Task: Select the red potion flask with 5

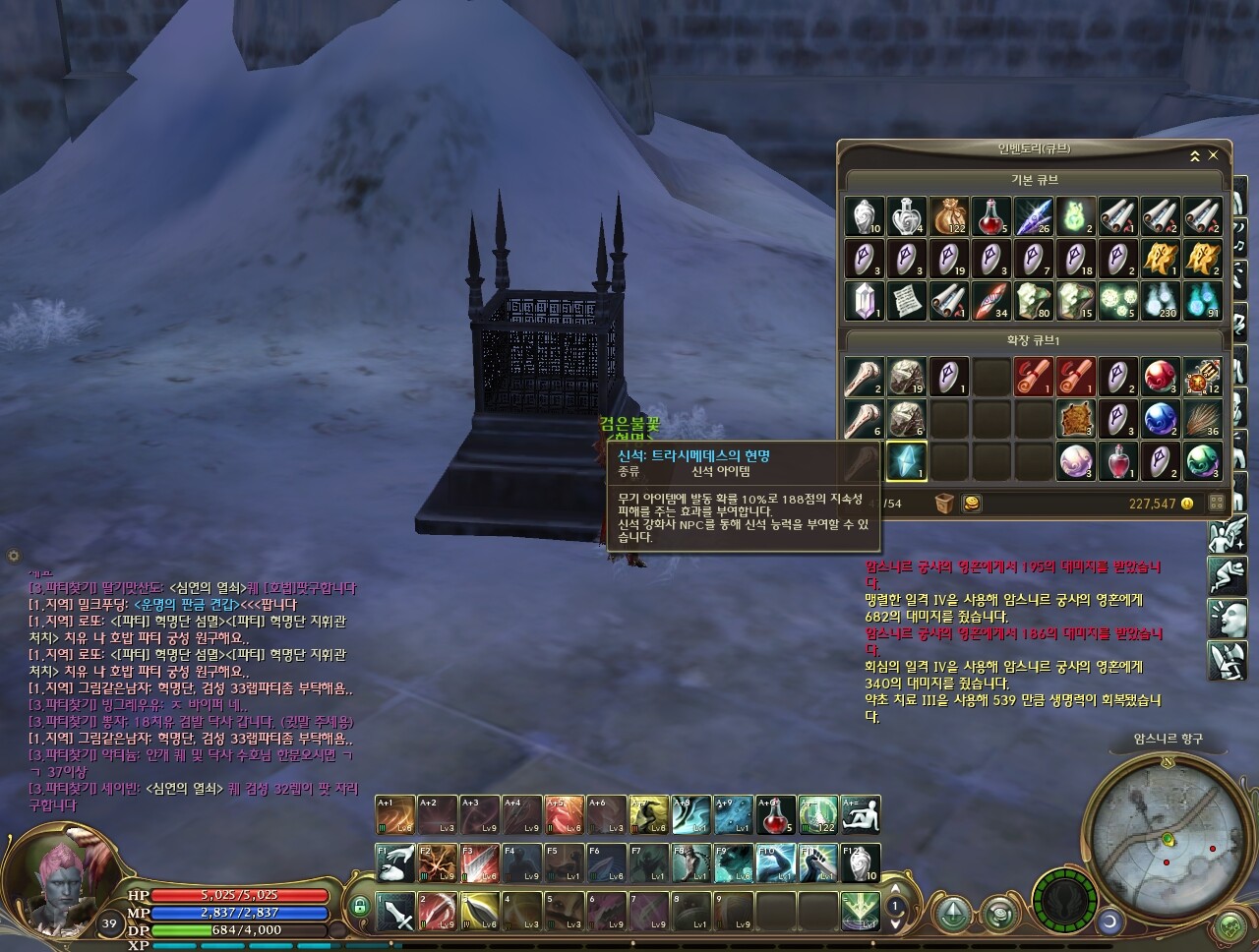Action: [990, 216]
